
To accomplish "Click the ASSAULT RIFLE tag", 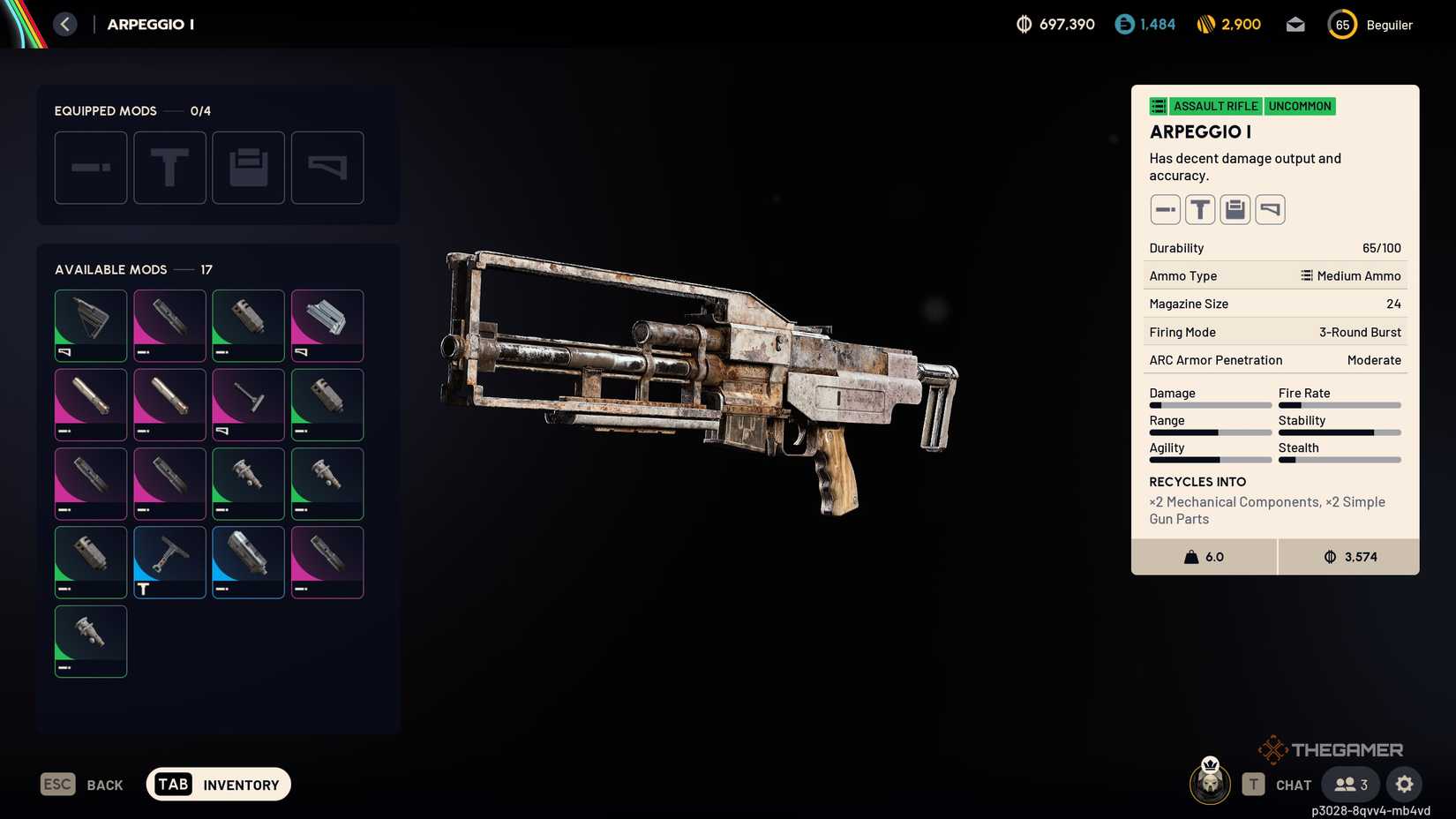I will point(1215,106).
